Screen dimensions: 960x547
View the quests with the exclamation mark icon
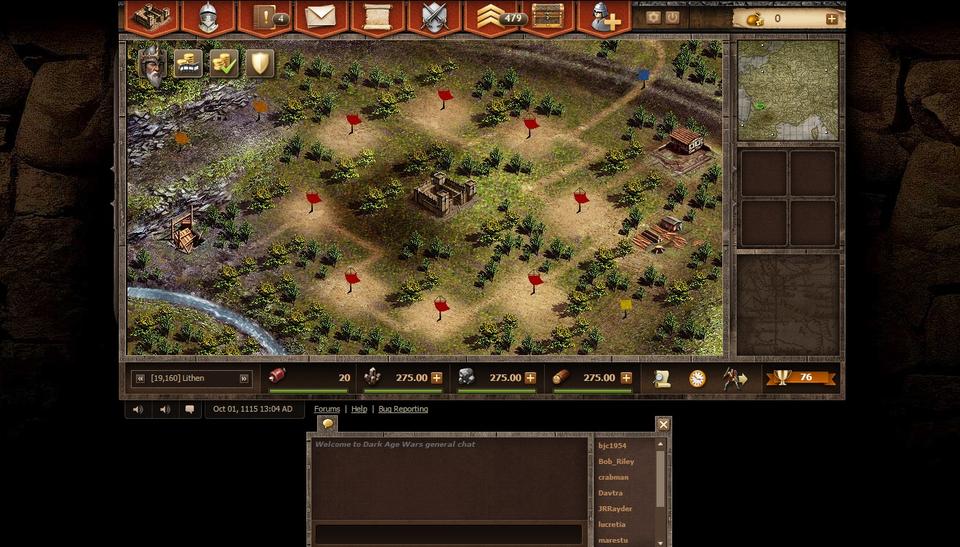pyautogui.click(x=266, y=16)
